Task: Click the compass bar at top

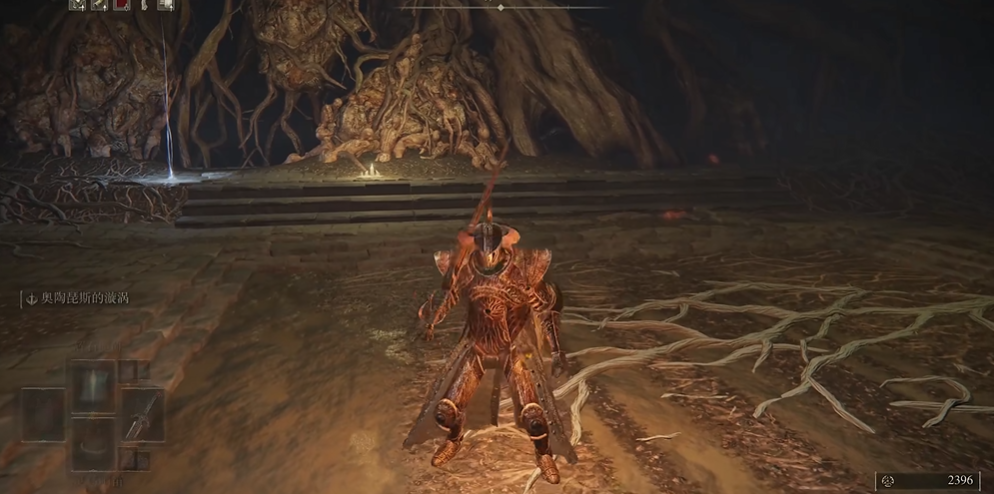Action: click(x=501, y=7)
